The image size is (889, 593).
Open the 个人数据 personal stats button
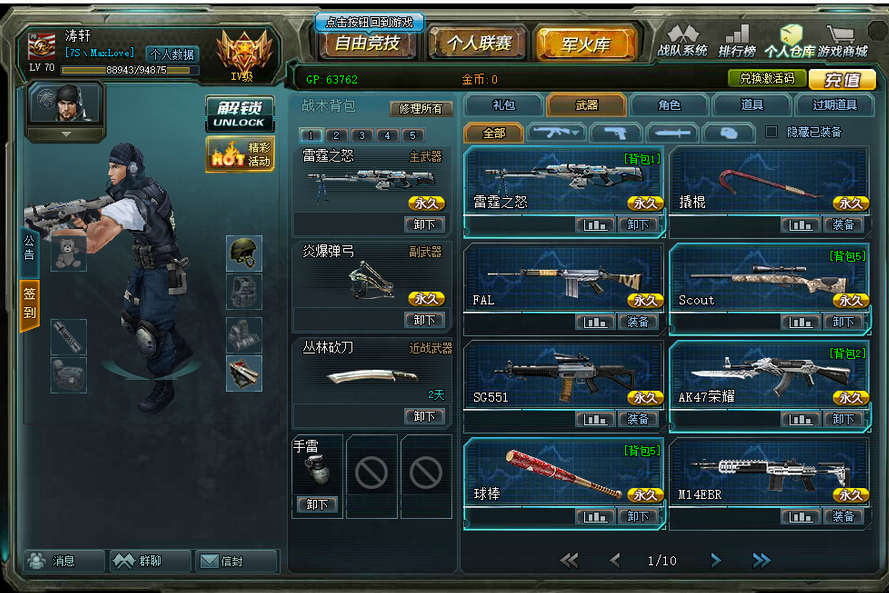tap(172, 54)
